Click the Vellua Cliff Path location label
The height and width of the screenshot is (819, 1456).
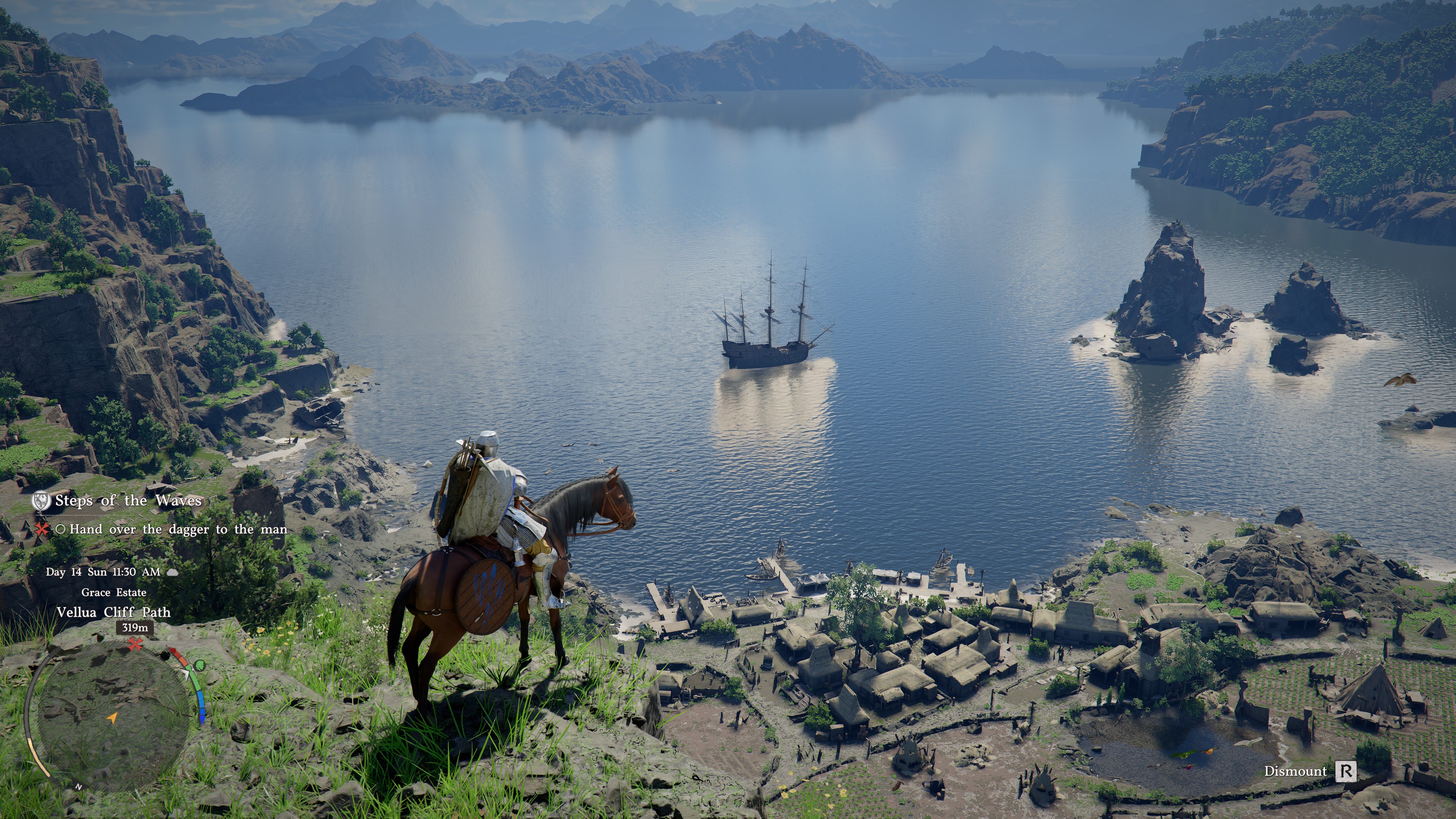pos(113,612)
